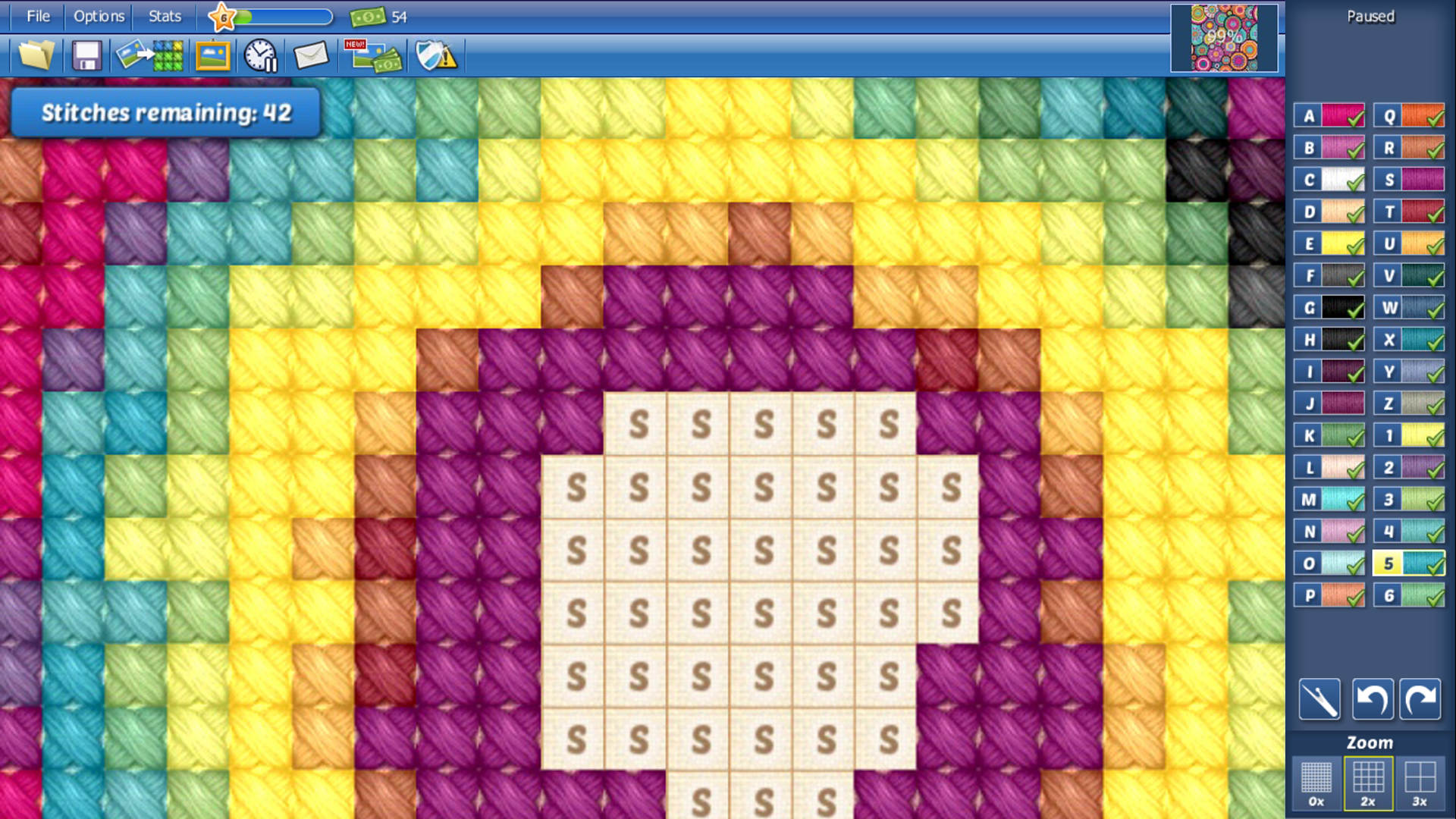Screen dimensions: 1456x819
Task: Save your progress with the floppy disk icon
Action: (86, 55)
